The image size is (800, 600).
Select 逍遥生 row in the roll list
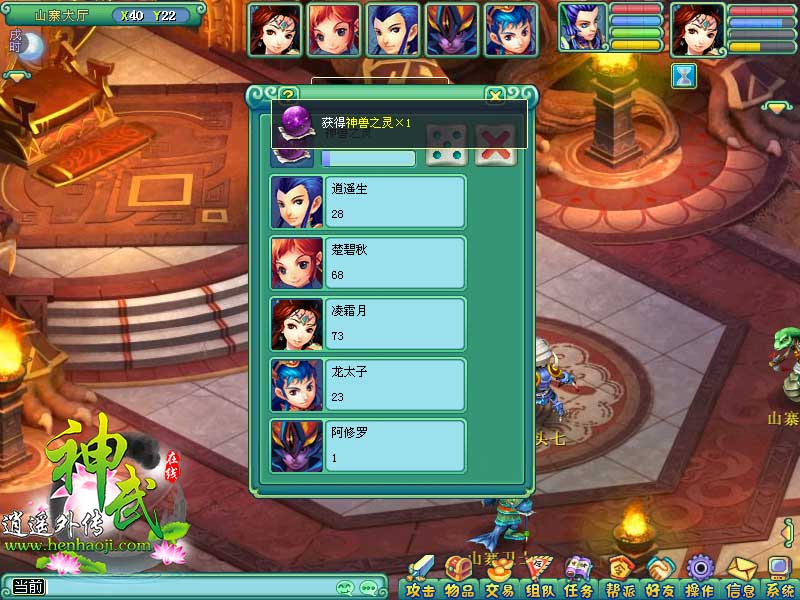click(368, 203)
